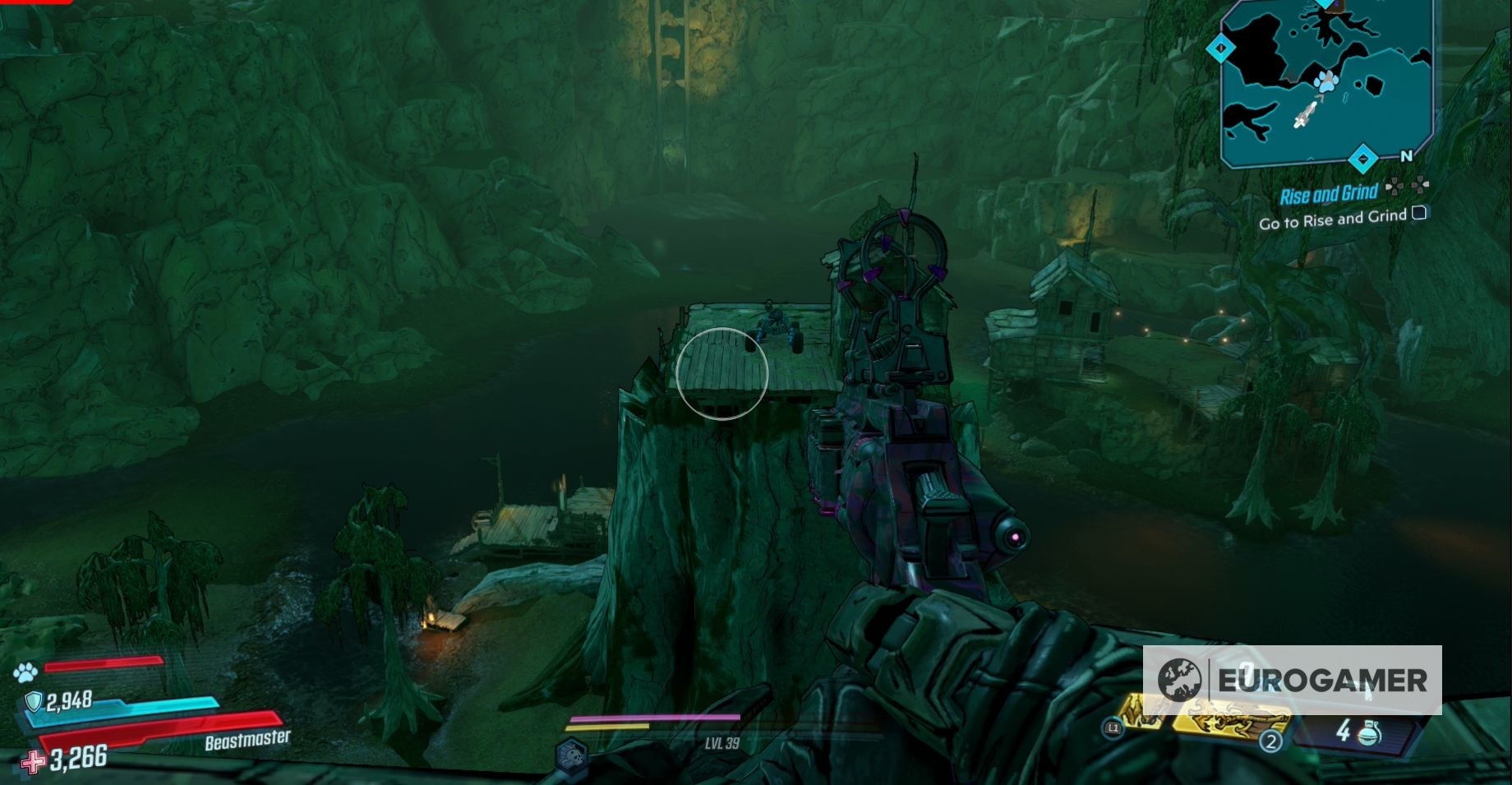This screenshot has width=1512, height=785.
Task: Click the right D-pad icon under the minimap
Action: pyautogui.click(x=1420, y=184)
